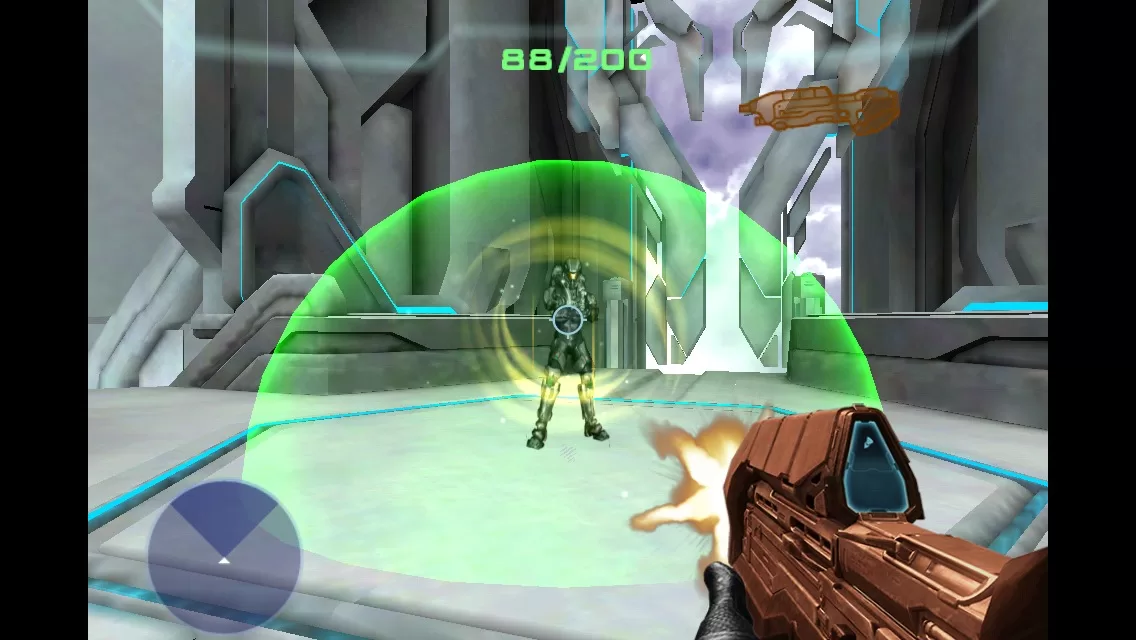Screen dimensions: 1136x640
Task: Tap the orange rifle weapon-swap icon
Action: [x=818, y=108]
